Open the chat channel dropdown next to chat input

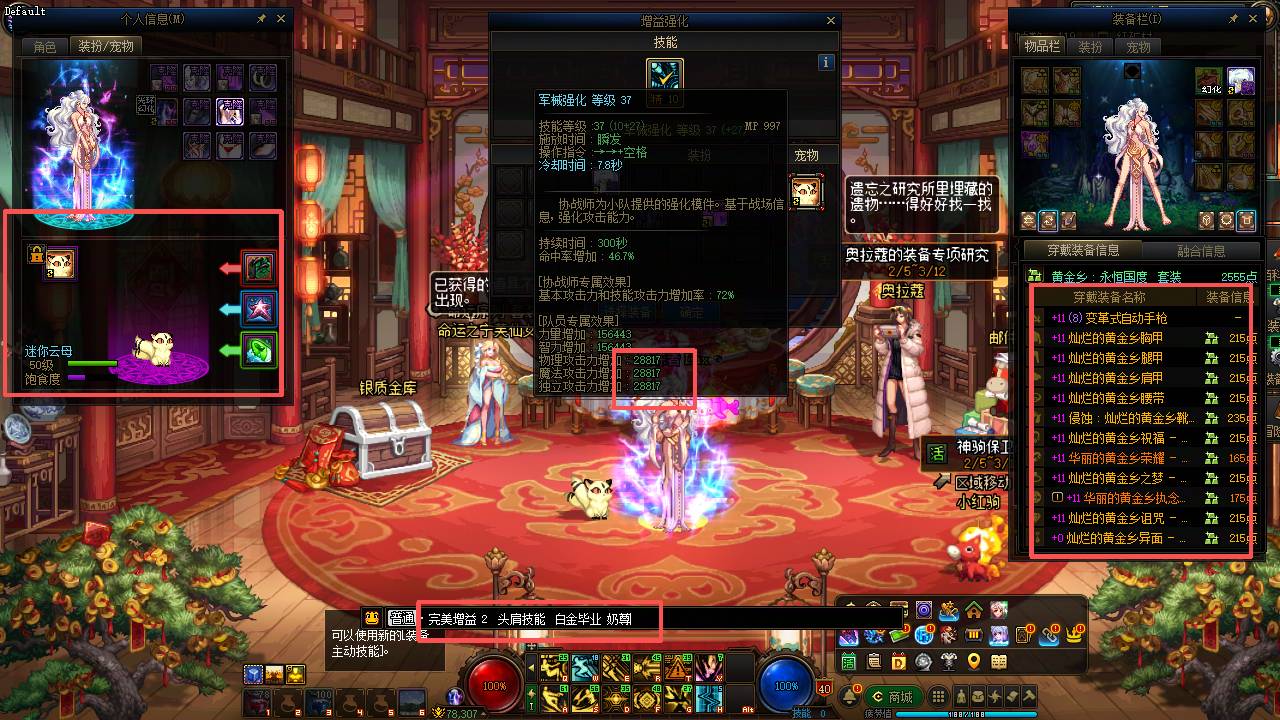403,618
